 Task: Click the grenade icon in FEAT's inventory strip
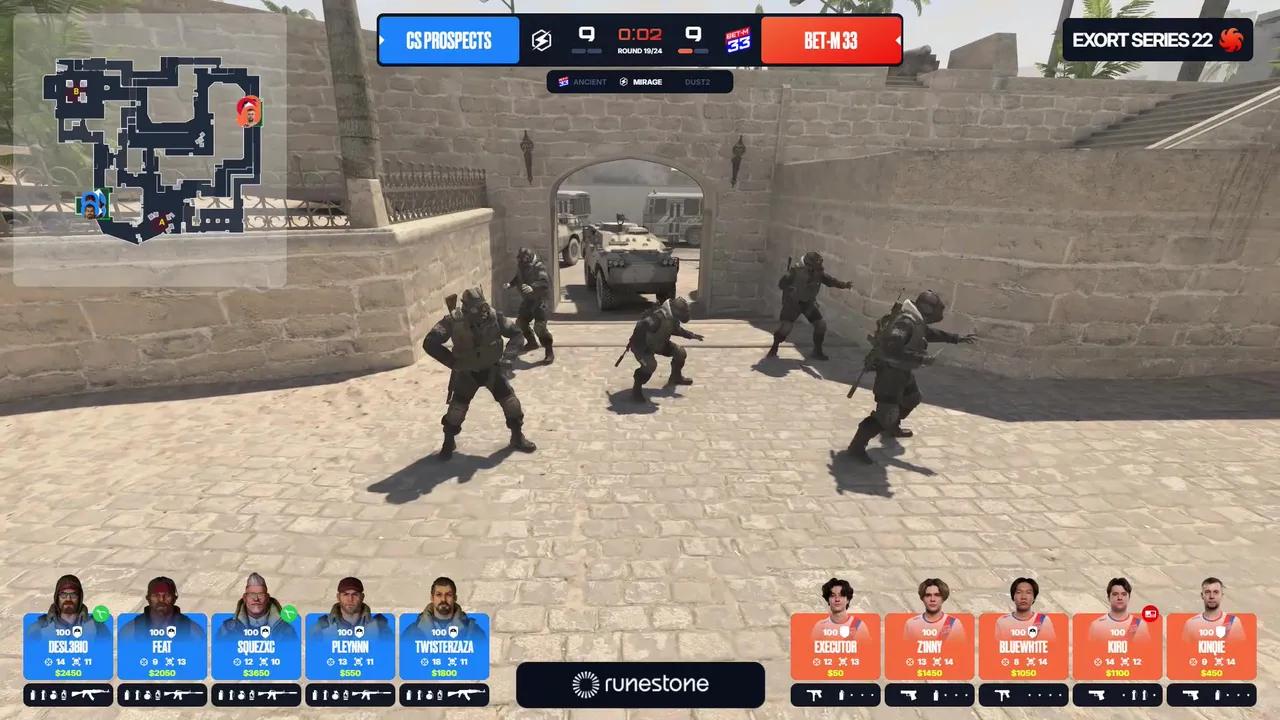(148, 695)
